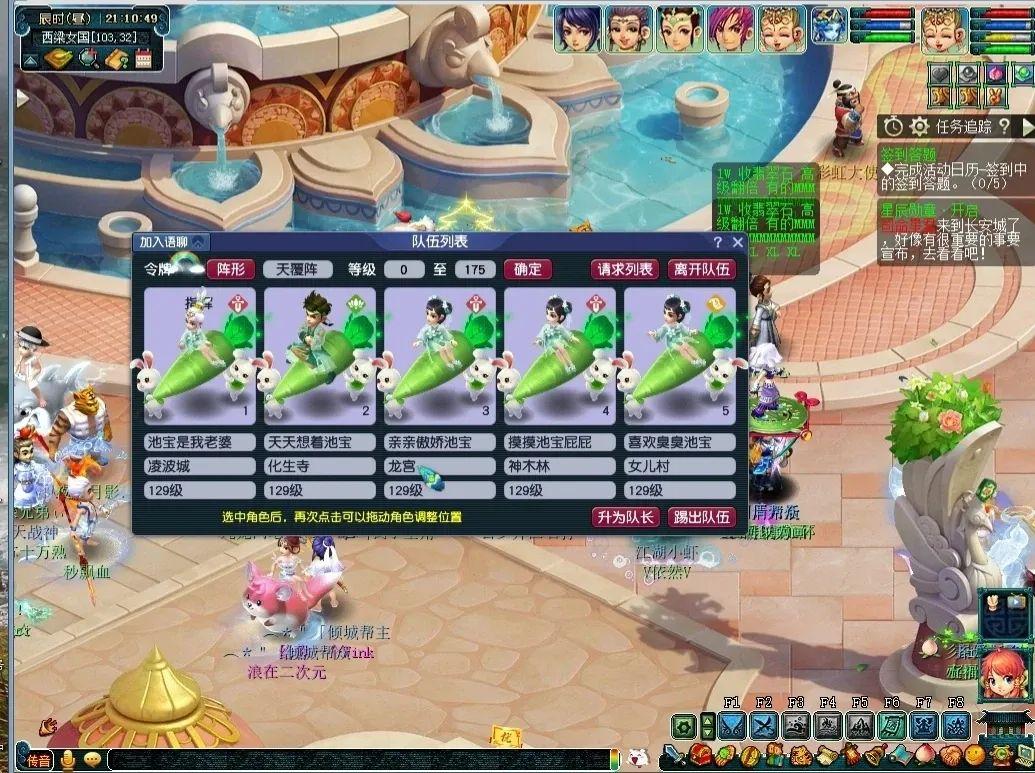Select team member 喜欢臭臭池宝

(680, 355)
